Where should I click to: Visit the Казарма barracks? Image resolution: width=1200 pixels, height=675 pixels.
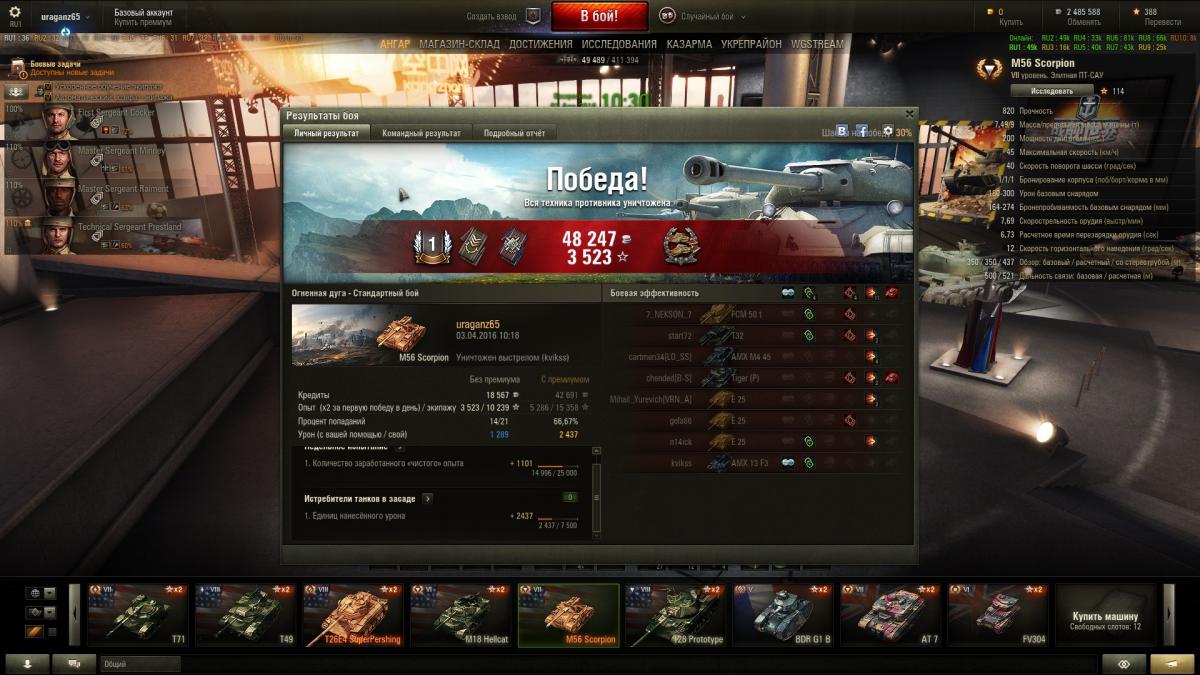689,44
